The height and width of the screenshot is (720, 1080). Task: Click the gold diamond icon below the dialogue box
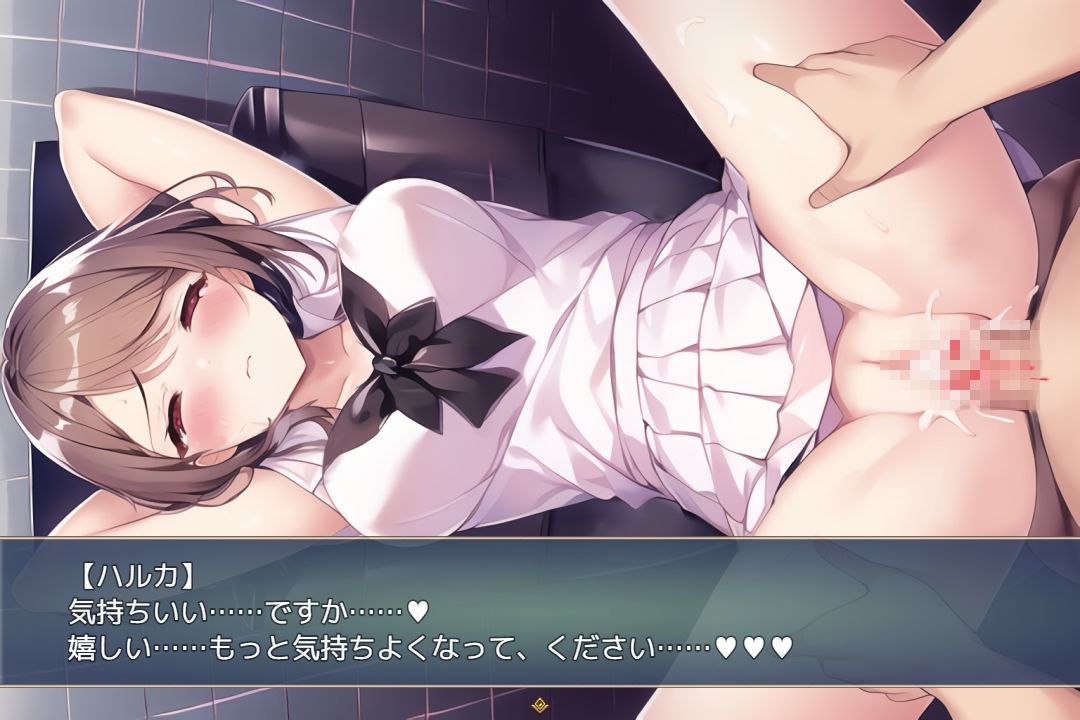[540, 703]
